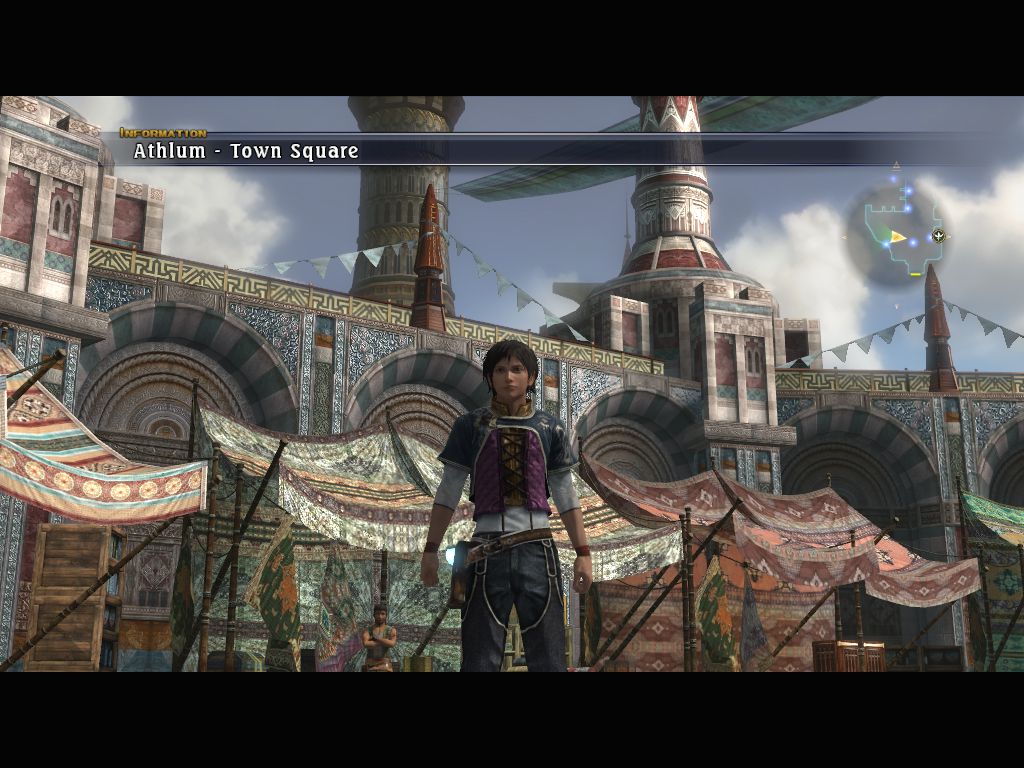
Task: Click the Athlum - Town Square information banner
Action: [246, 151]
